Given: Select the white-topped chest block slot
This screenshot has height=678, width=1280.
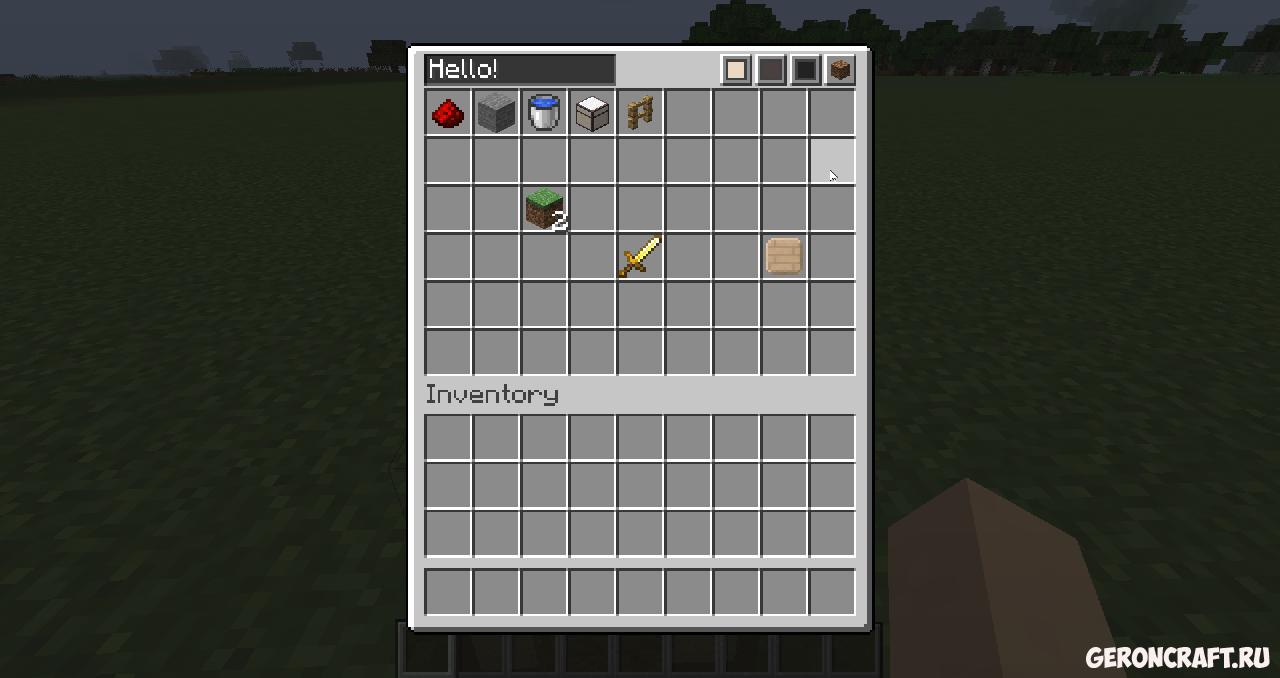Looking at the screenshot, I should [592, 113].
